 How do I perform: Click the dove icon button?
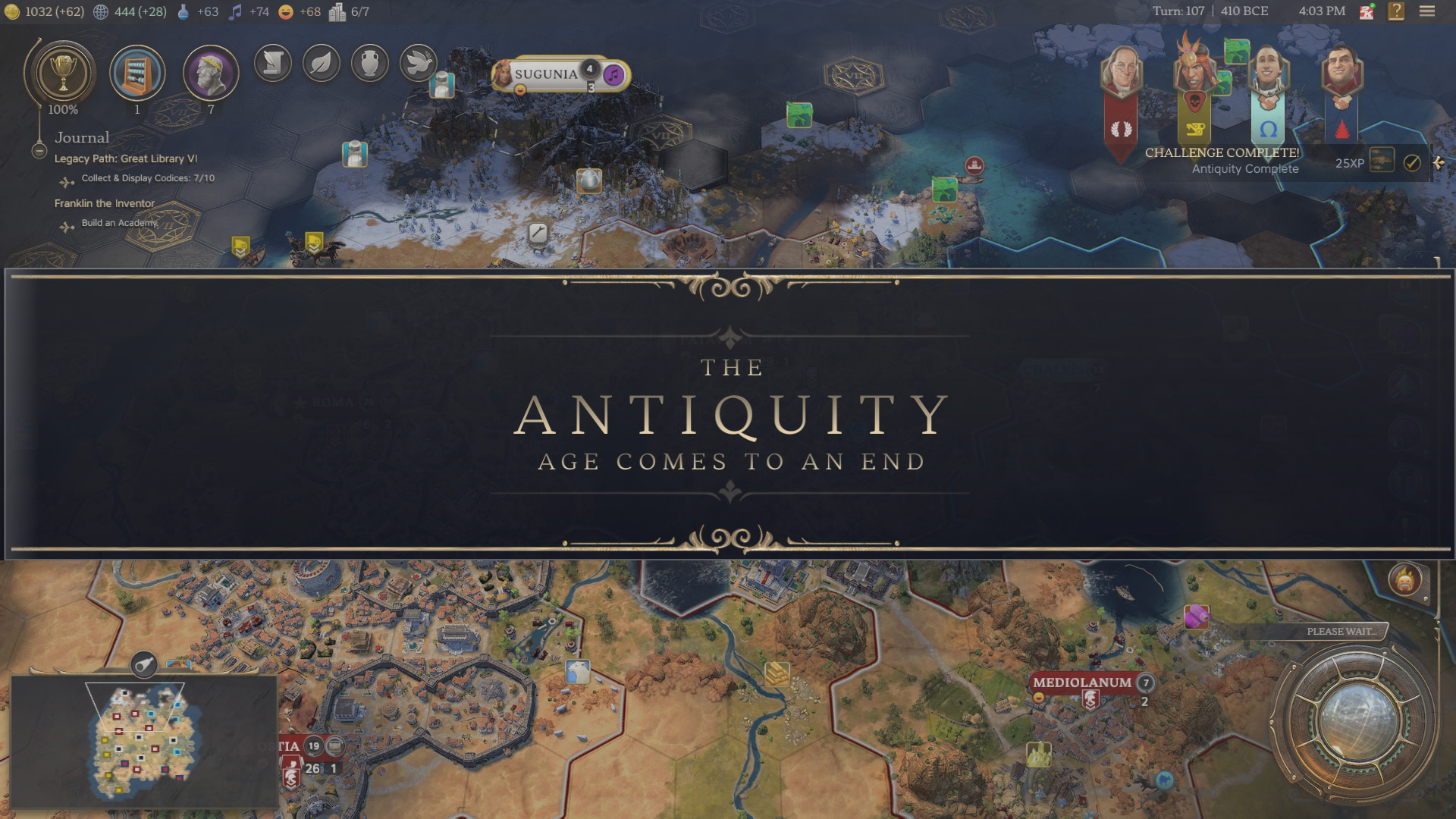click(x=418, y=63)
